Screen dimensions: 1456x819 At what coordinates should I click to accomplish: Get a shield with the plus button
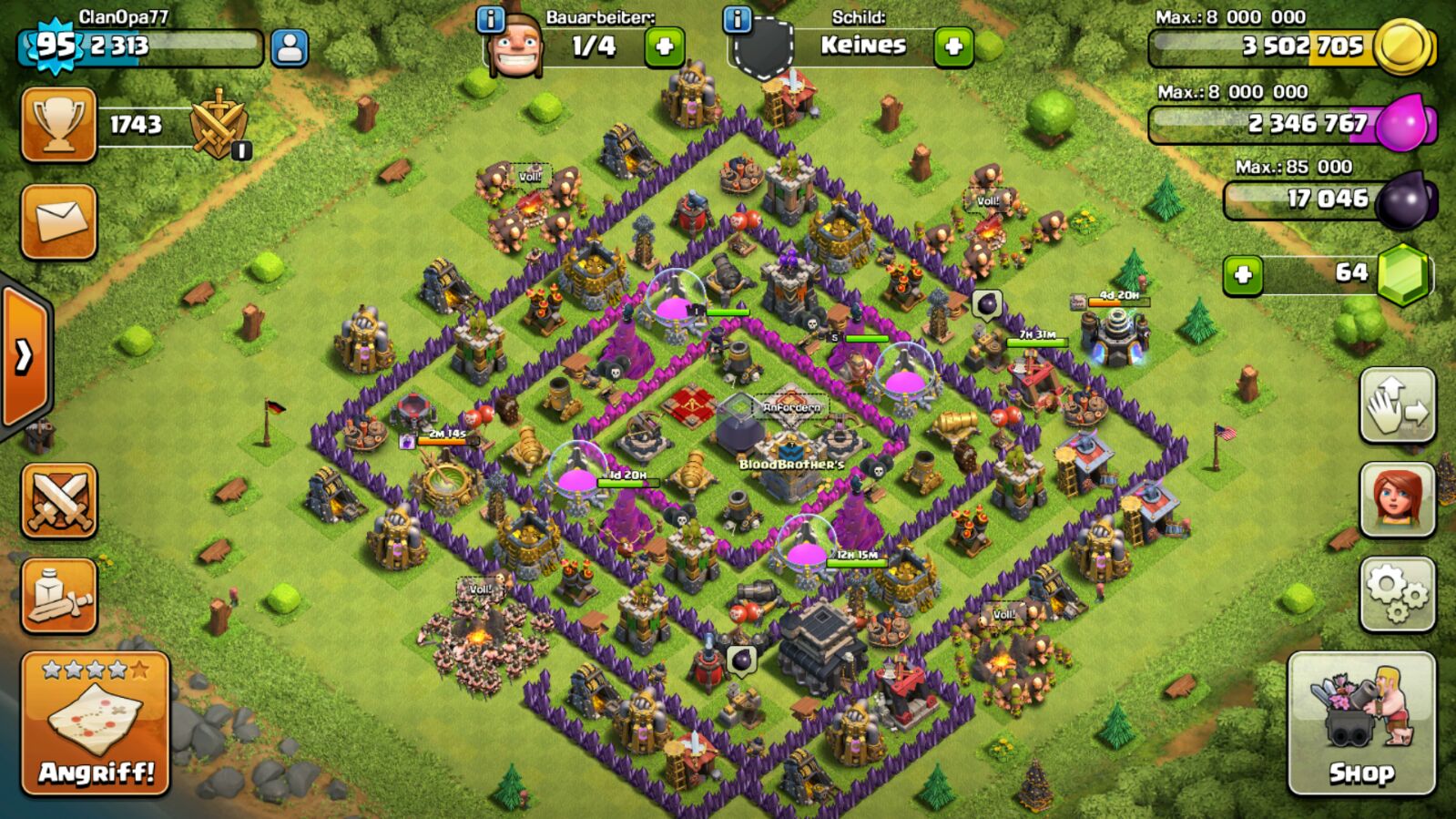953,46
